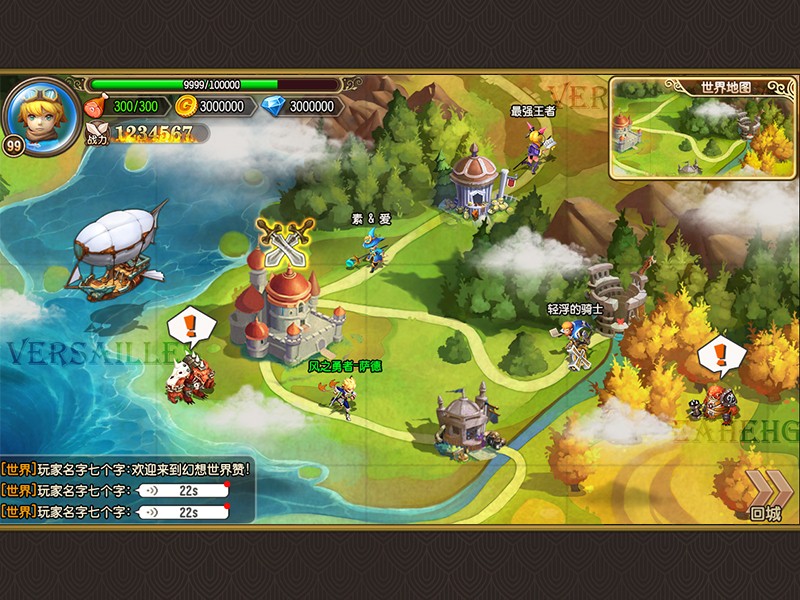Tap the meat stamina icon
The height and width of the screenshot is (600, 800).
point(96,107)
